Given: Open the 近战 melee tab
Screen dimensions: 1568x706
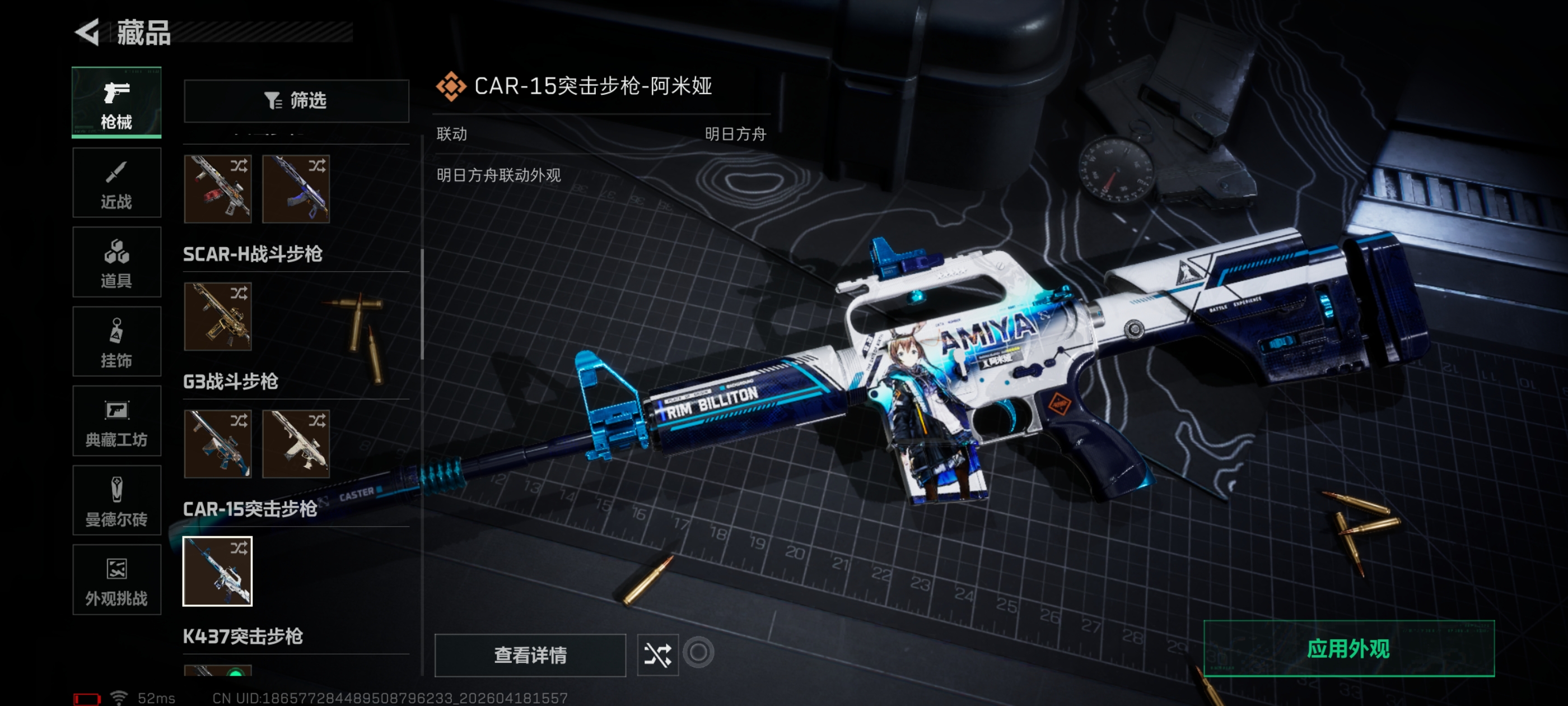Looking at the screenshot, I should coord(116,182).
